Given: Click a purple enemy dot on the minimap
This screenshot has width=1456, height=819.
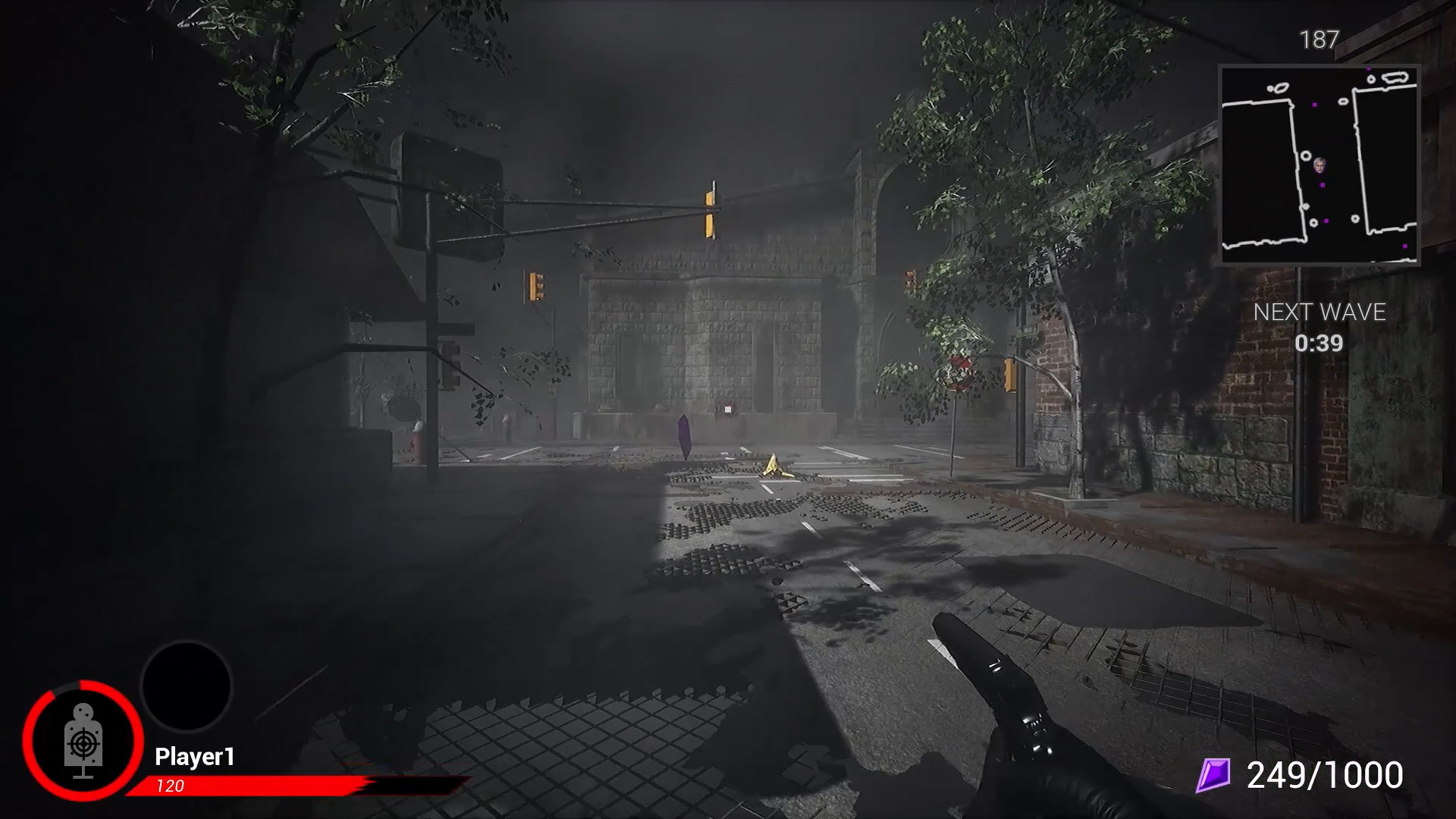Looking at the screenshot, I should 1323,185.
